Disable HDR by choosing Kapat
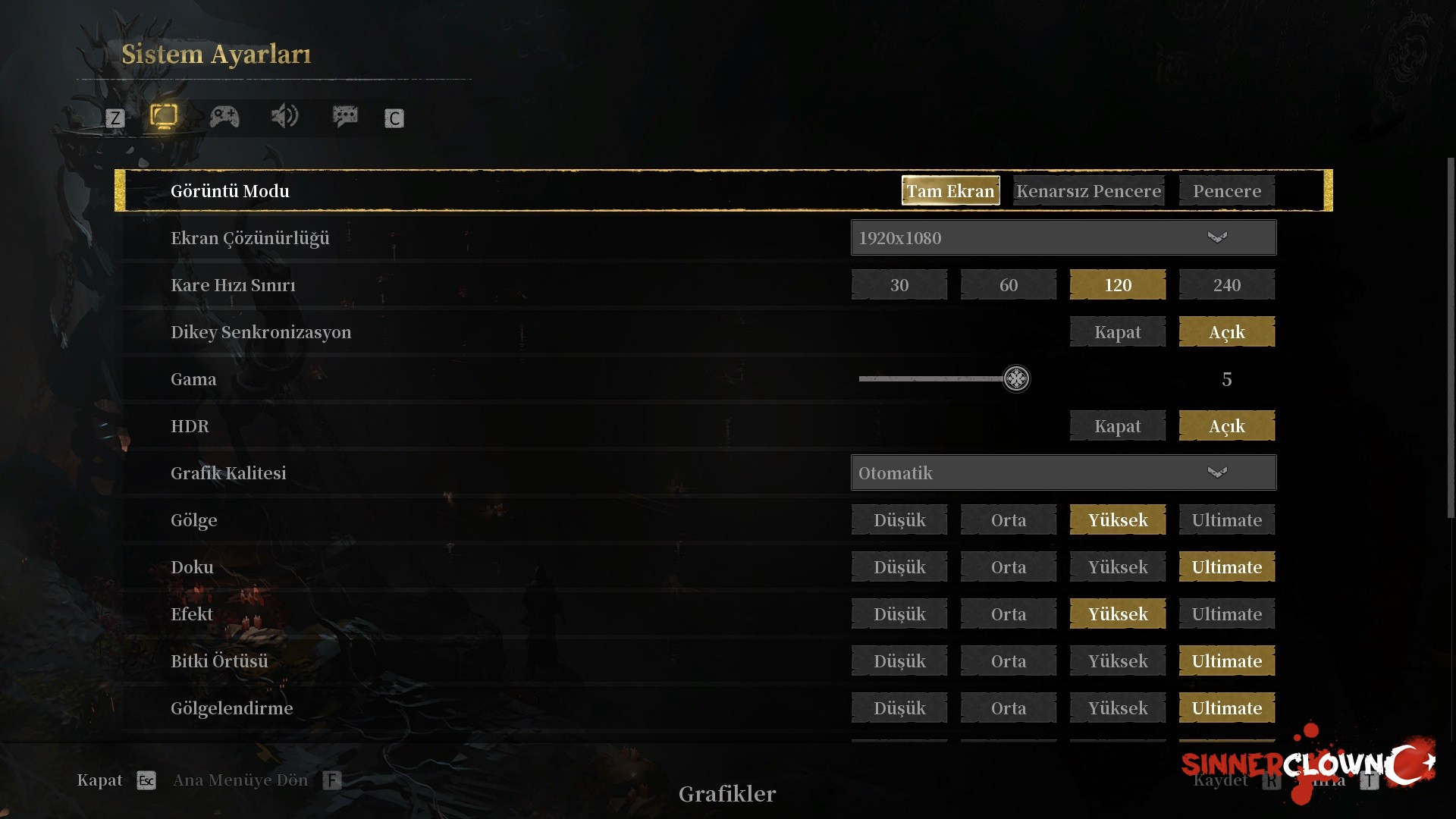Image resolution: width=1456 pixels, height=819 pixels. coord(1117,426)
